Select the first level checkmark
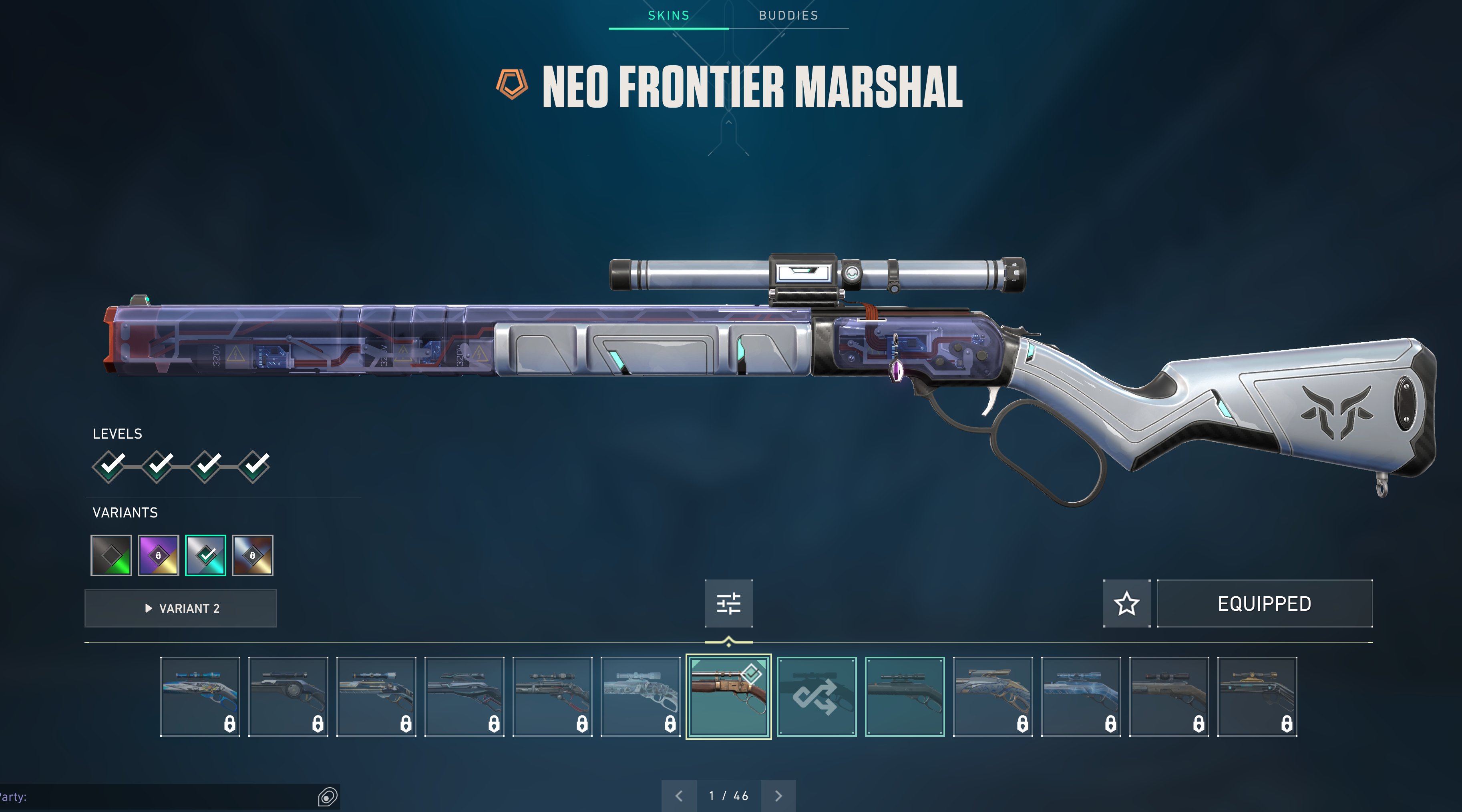Image resolution: width=1462 pixels, height=812 pixels. 109,466
